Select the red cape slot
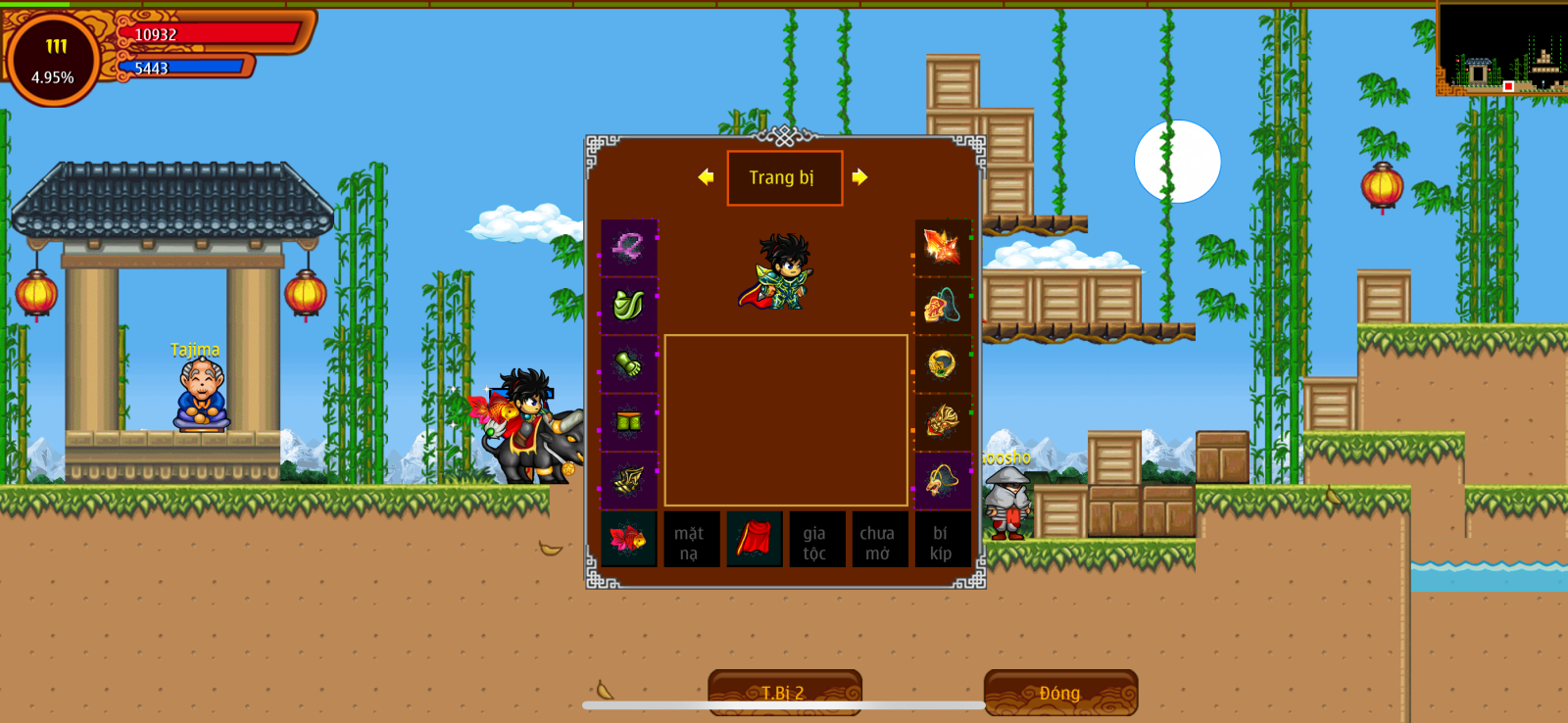 pyautogui.click(x=754, y=539)
